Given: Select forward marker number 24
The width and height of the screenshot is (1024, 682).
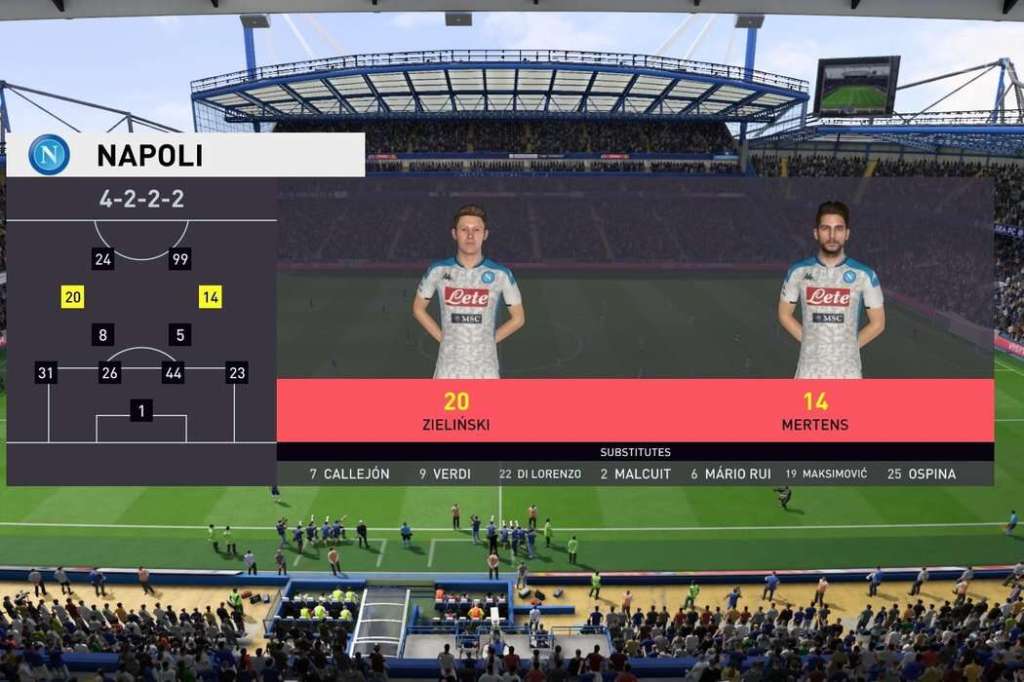Looking at the screenshot, I should click(x=102, y=259).
